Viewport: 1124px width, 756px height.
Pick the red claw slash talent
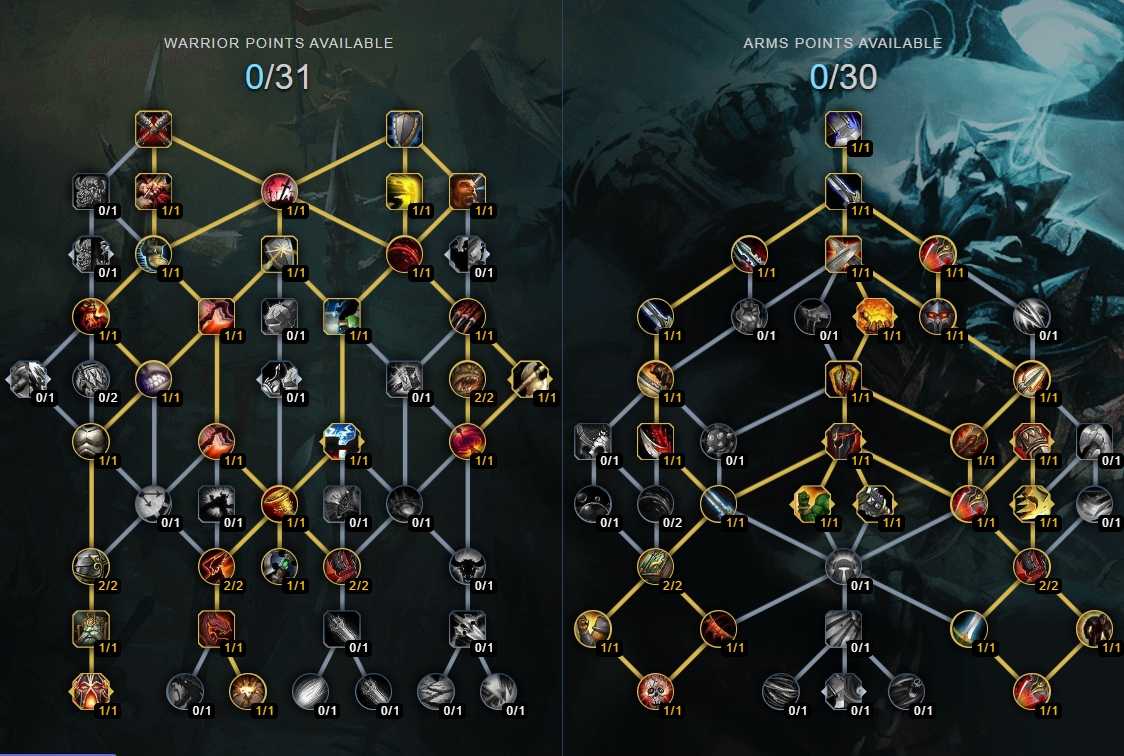point(466,315)
